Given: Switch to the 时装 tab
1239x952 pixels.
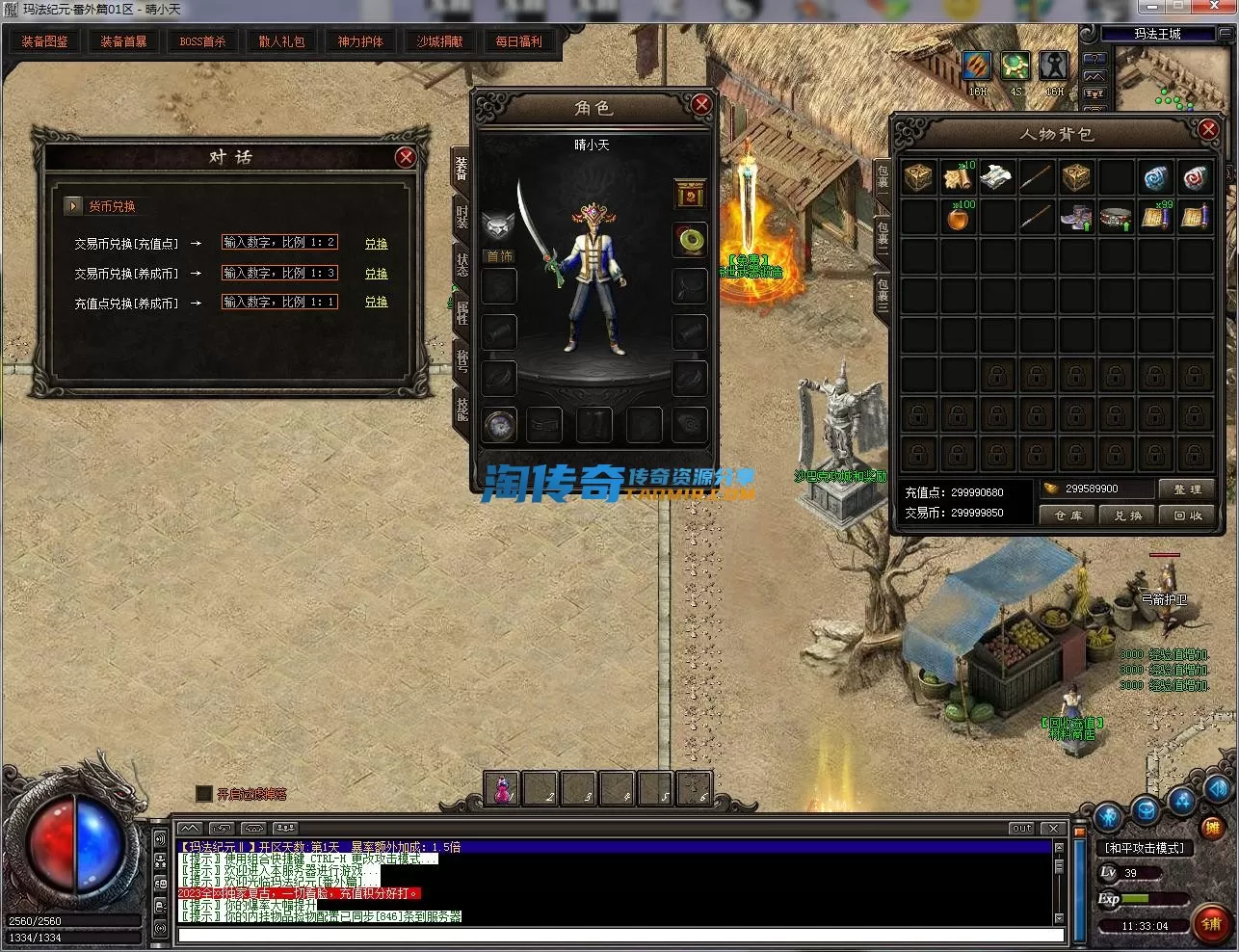Looking at the screenshot, I should (x=462, y=217).
